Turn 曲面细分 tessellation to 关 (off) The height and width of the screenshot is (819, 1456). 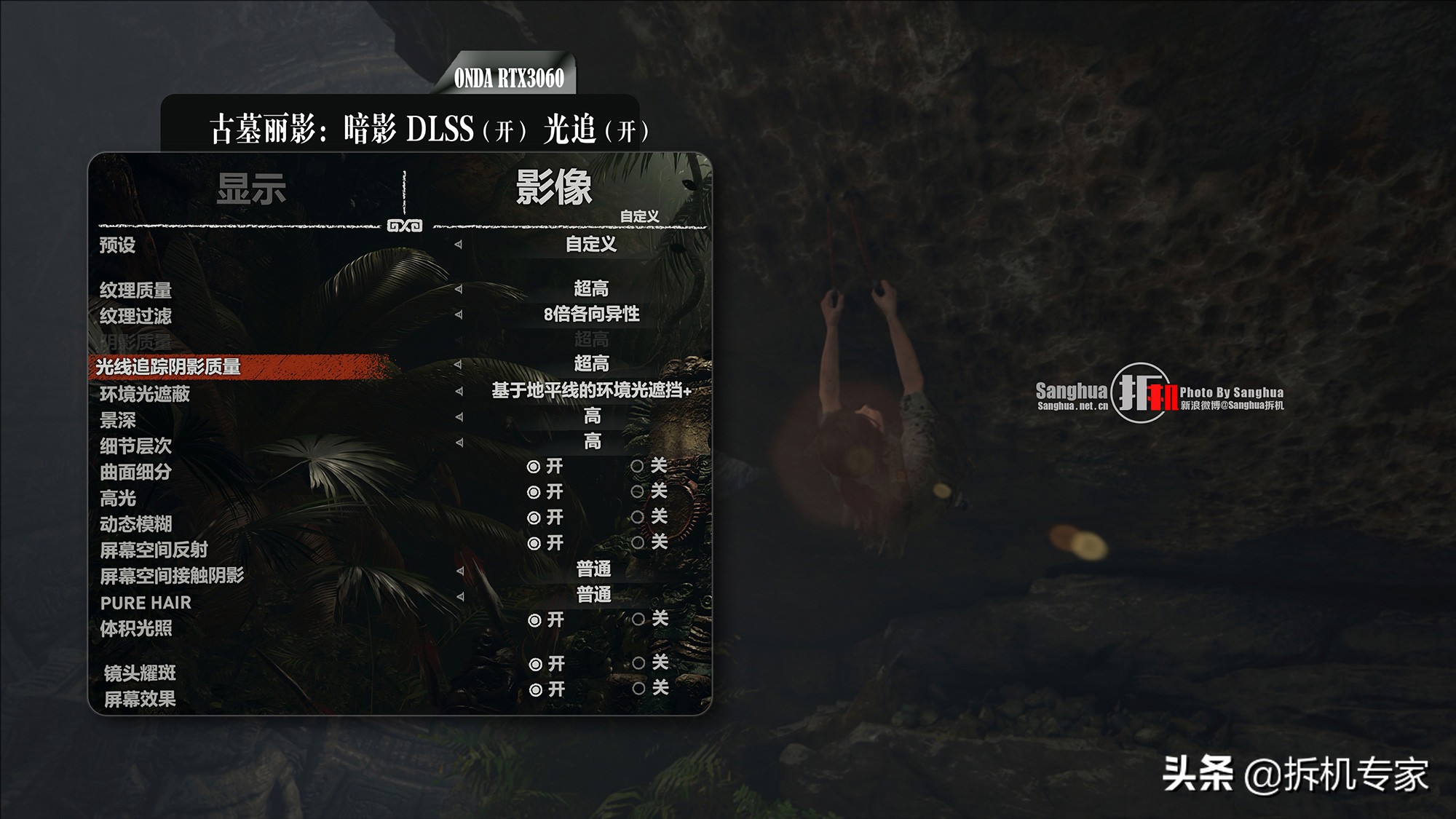[x=638, y=466]
